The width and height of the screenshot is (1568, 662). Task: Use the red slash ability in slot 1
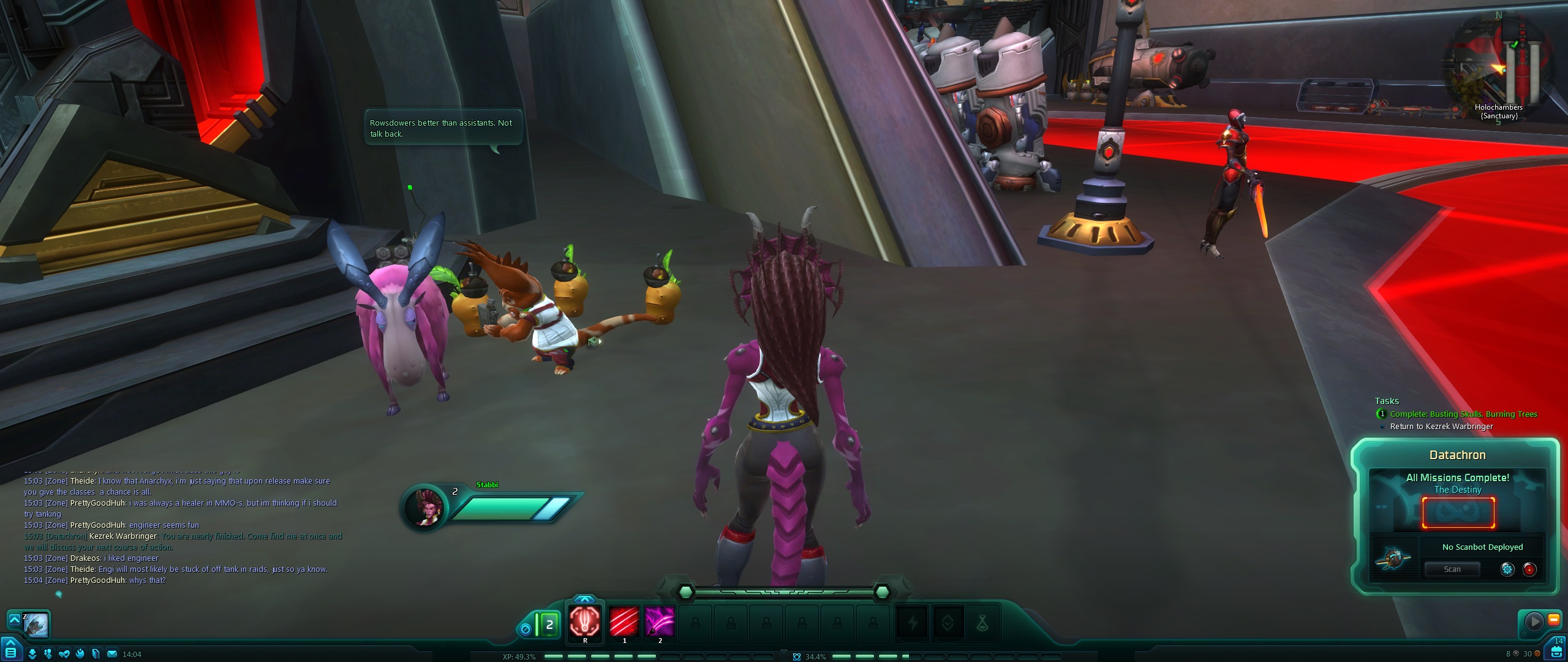(624, 622)
